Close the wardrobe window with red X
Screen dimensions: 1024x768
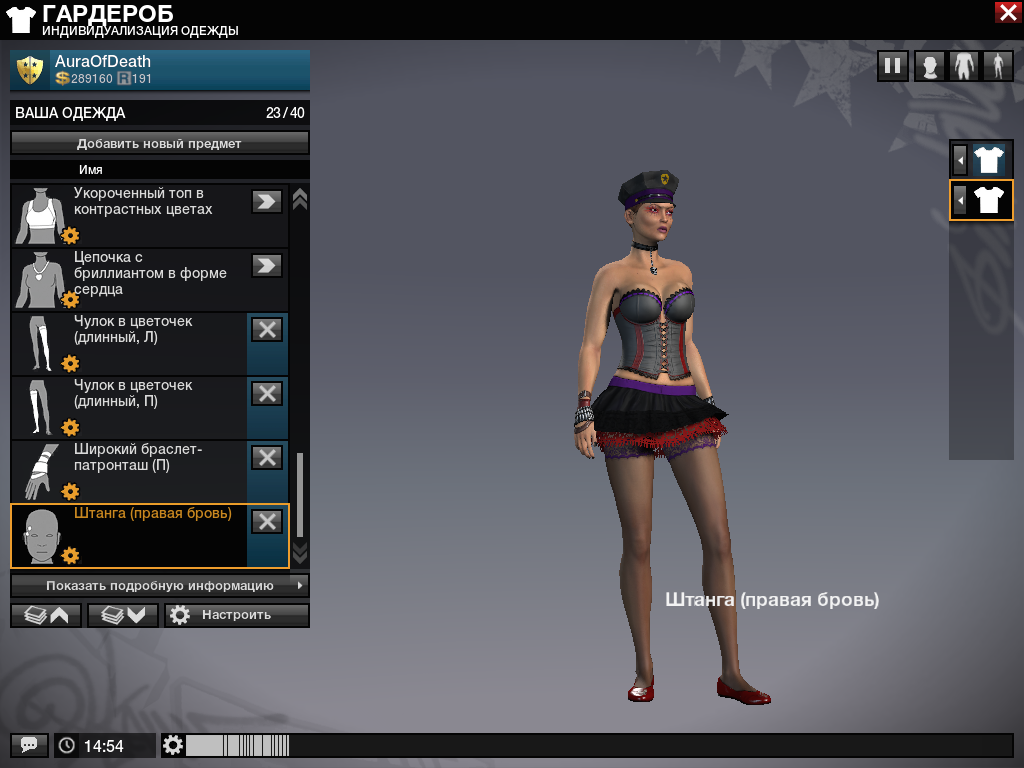pos(1007,12)
